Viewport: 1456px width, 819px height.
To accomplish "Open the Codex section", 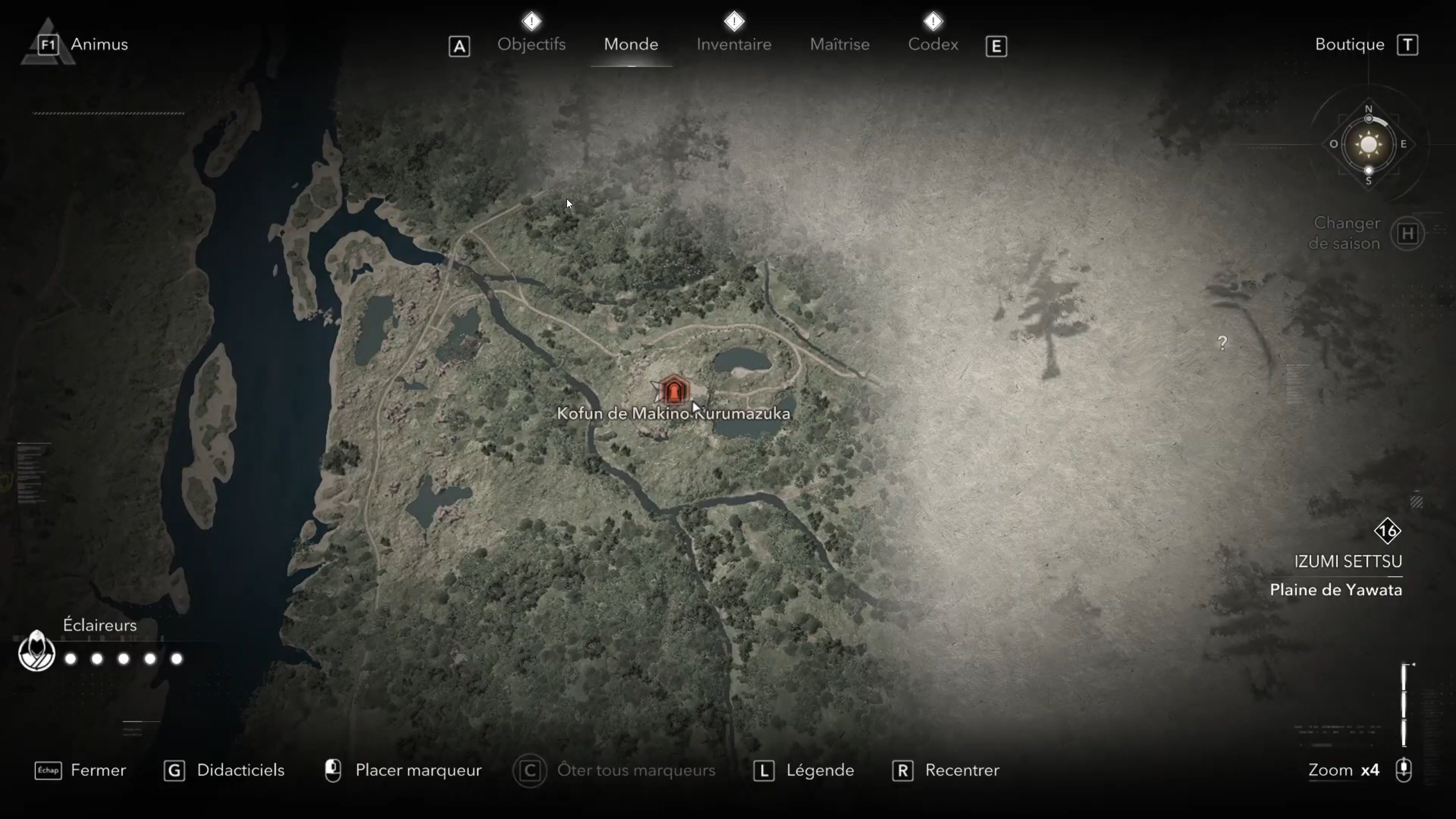I will coord(933,44).
